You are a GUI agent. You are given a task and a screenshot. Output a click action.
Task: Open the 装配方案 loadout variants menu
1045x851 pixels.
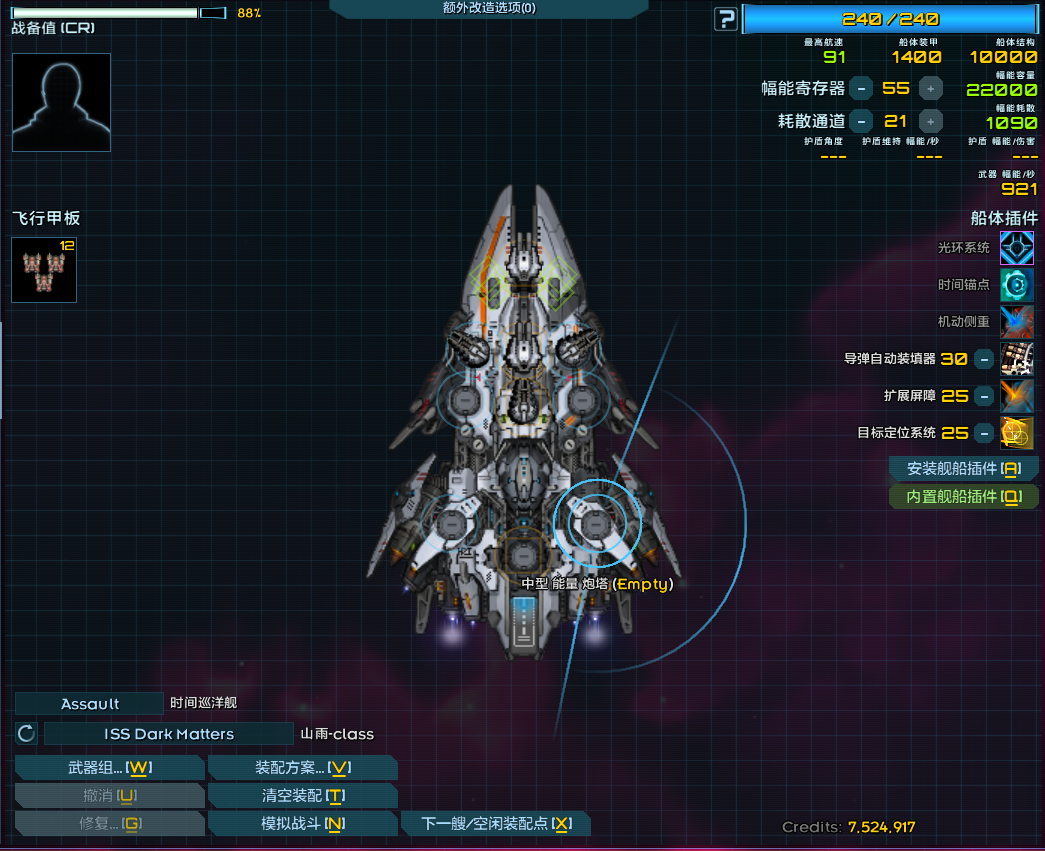point(302,767)
